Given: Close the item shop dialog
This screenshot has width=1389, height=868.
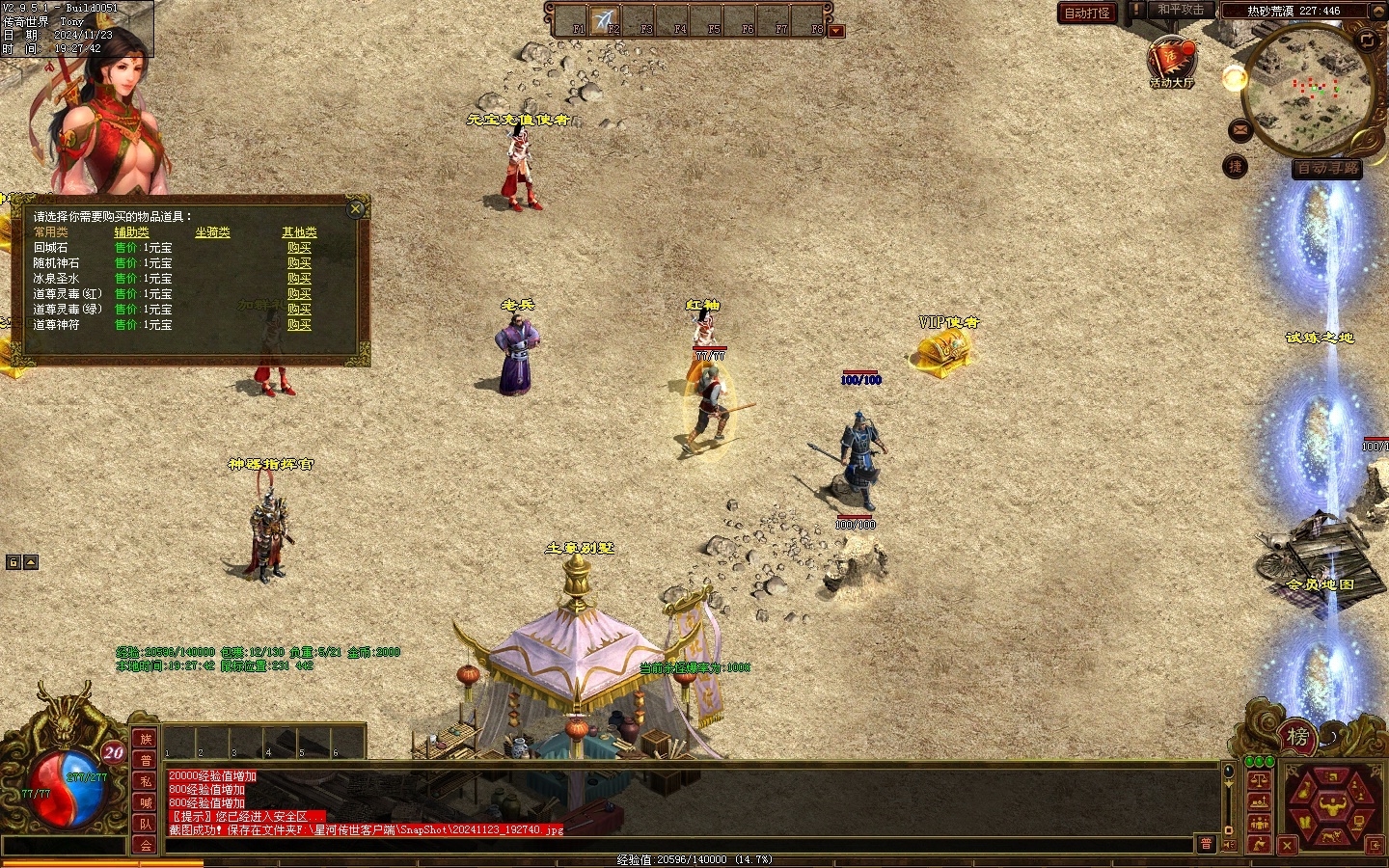Looking at the screenshot, I should point(356,208).
